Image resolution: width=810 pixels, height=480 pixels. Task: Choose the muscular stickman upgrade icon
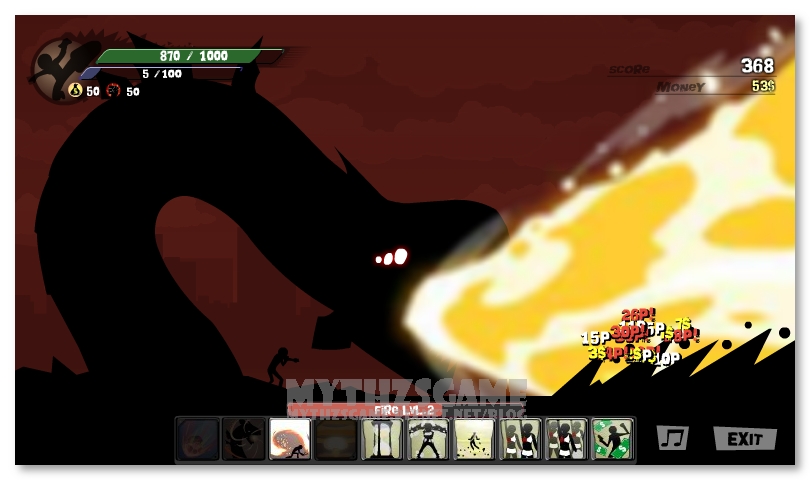[x=428, y=438]
